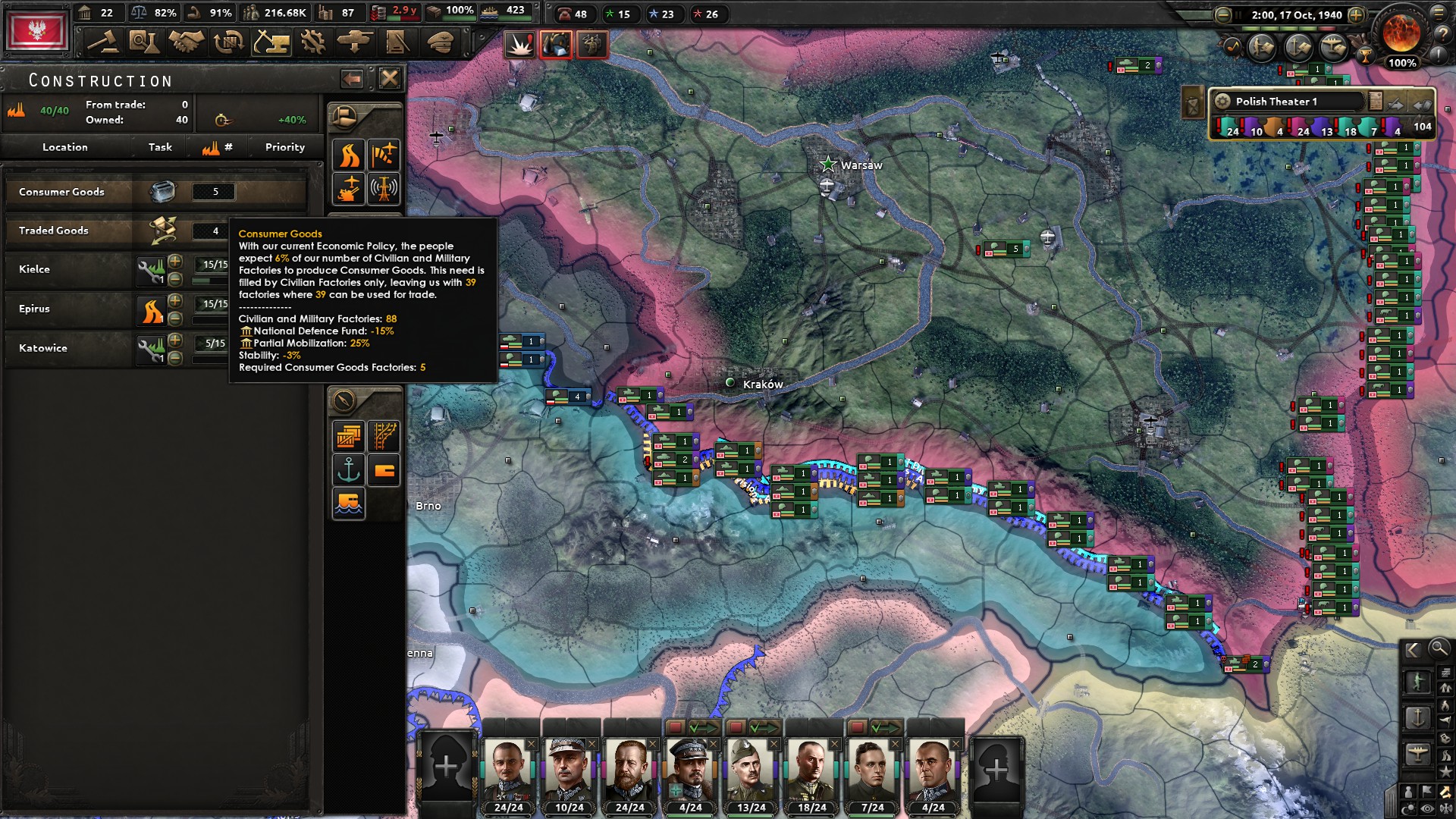
Task: Open the folded-map icon atop the construction options
Action: 345,118
